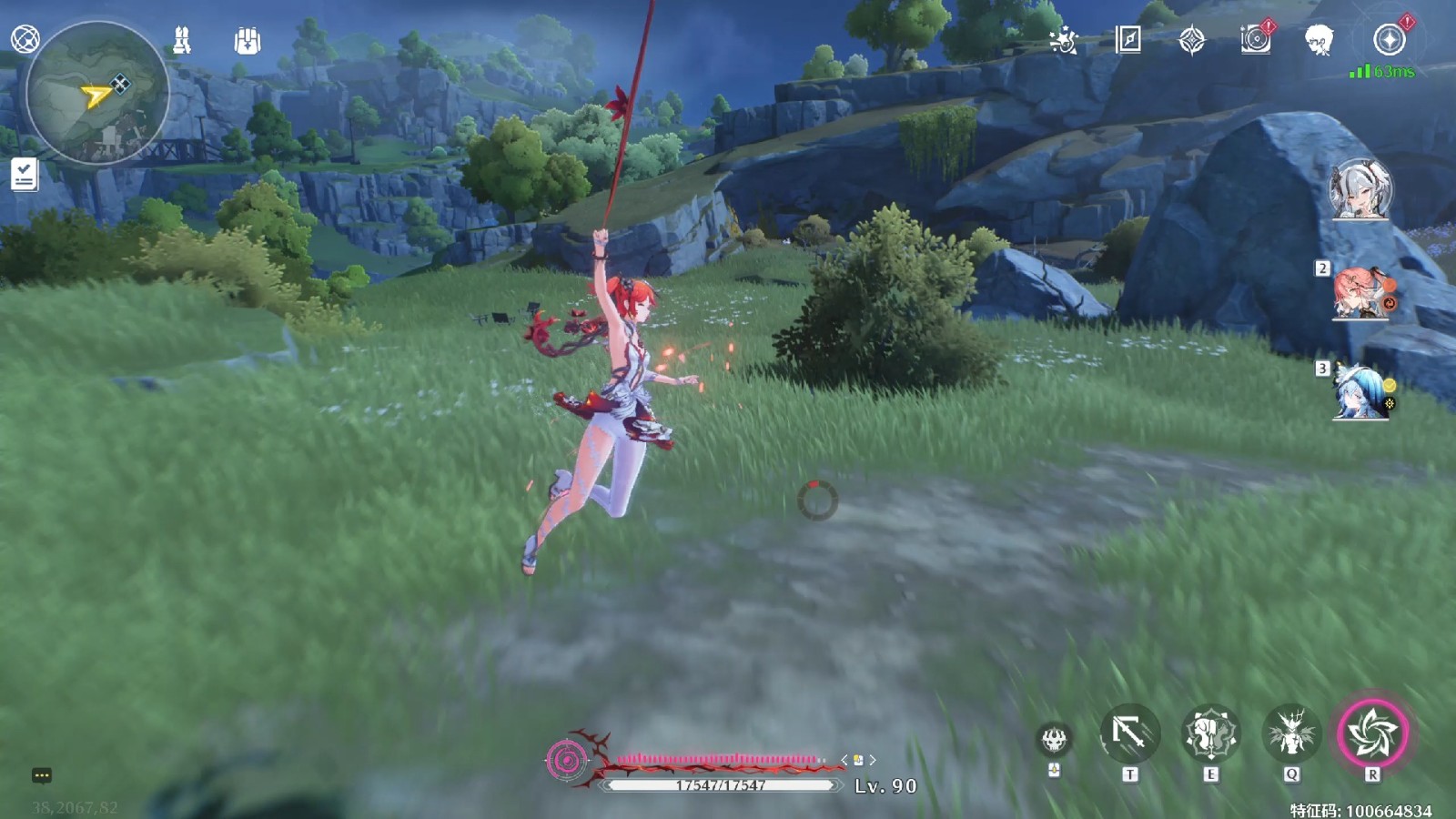Open the disc icon with red alert
Viewport: 1456px width, 819px height.
1256,39
